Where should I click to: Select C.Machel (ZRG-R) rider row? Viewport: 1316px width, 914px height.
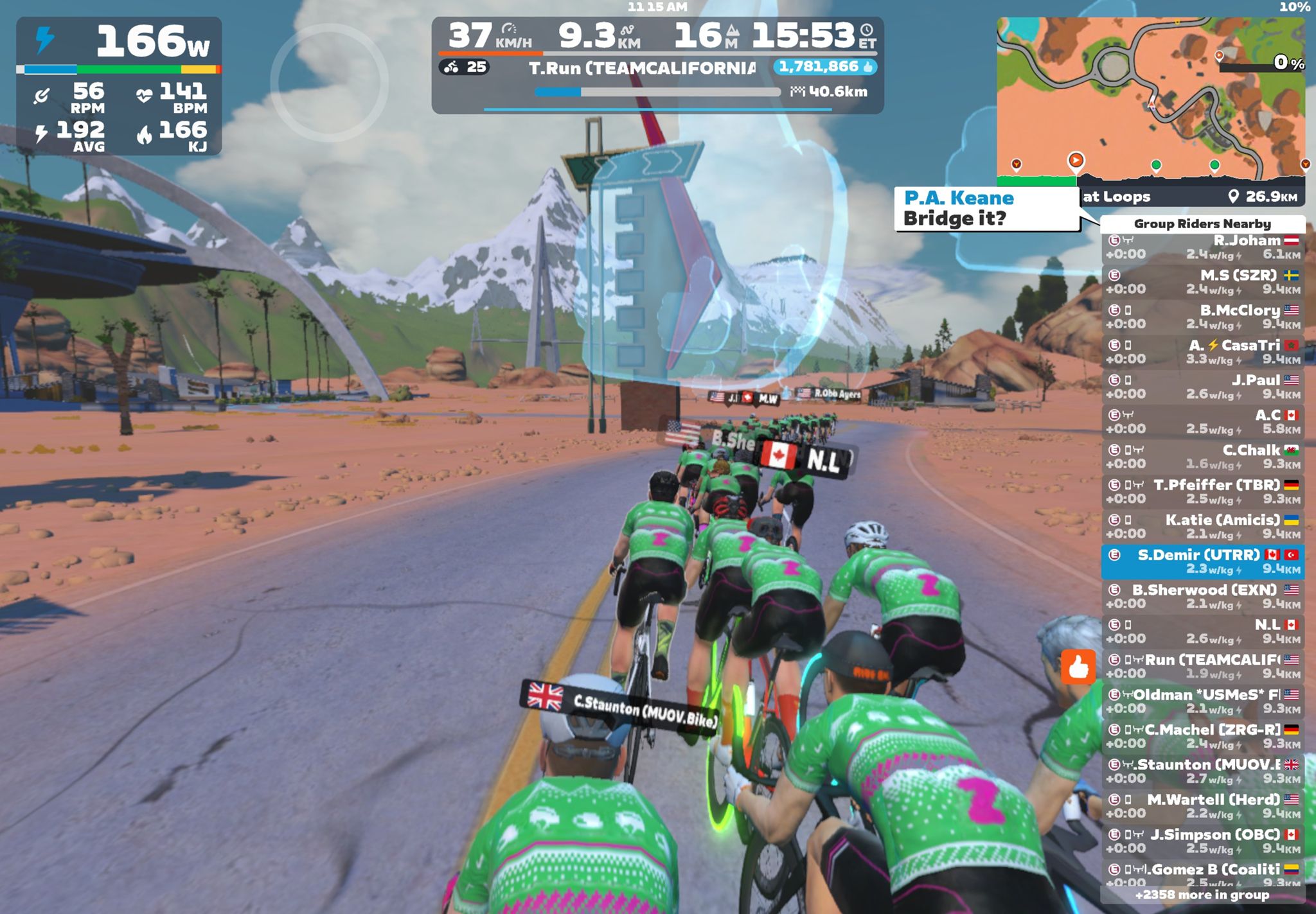[1202, 736]
